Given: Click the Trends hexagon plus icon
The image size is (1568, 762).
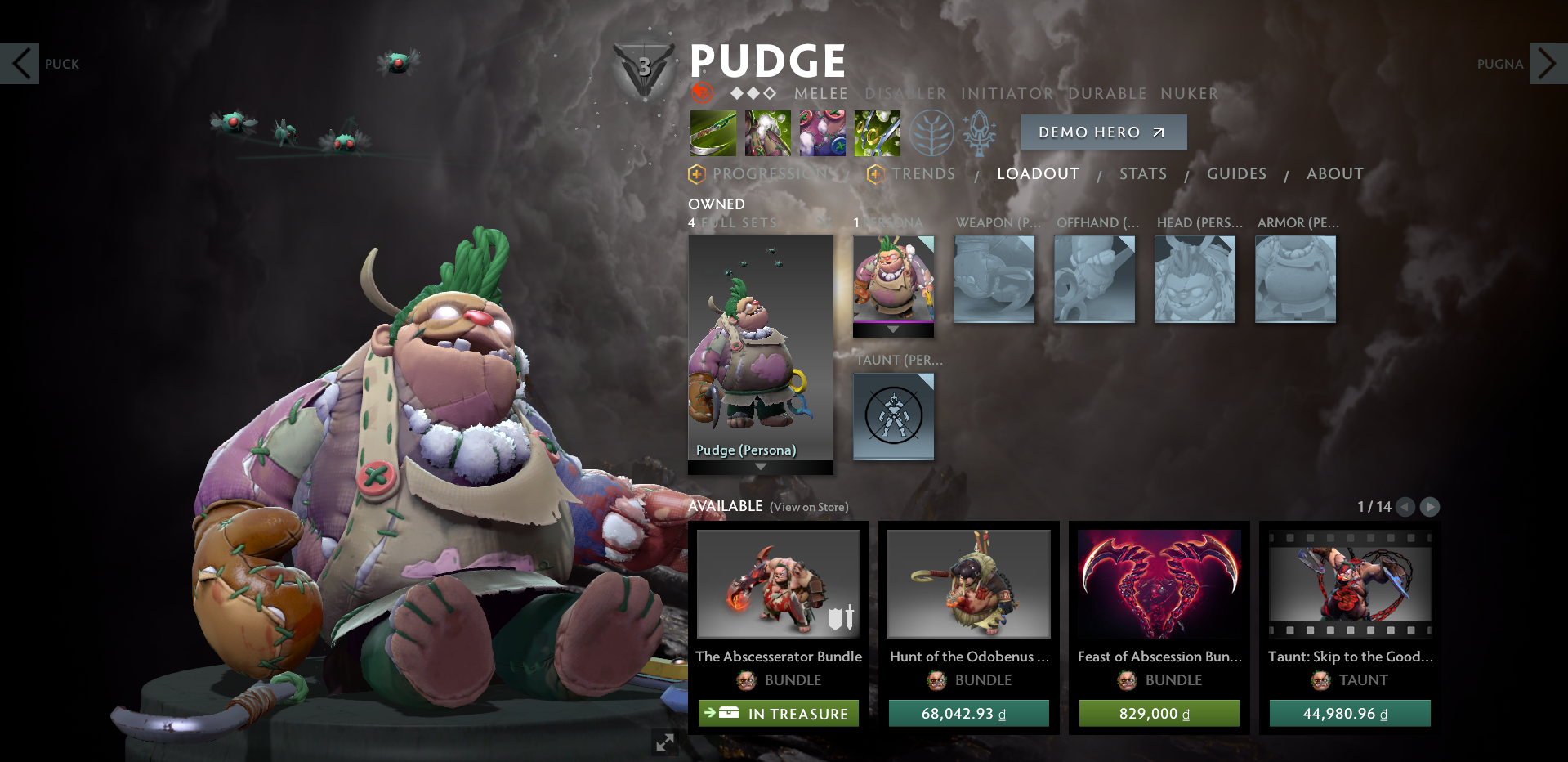Looking at the screenshot, I should tap(875, 173).
